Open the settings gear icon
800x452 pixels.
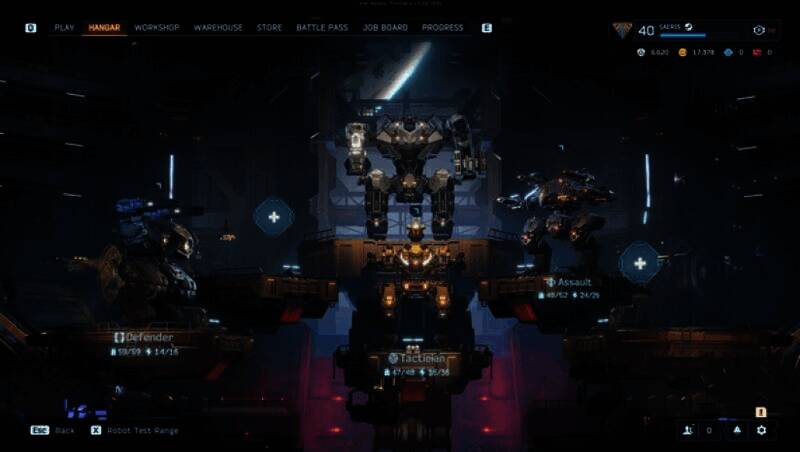click(762, 430)
